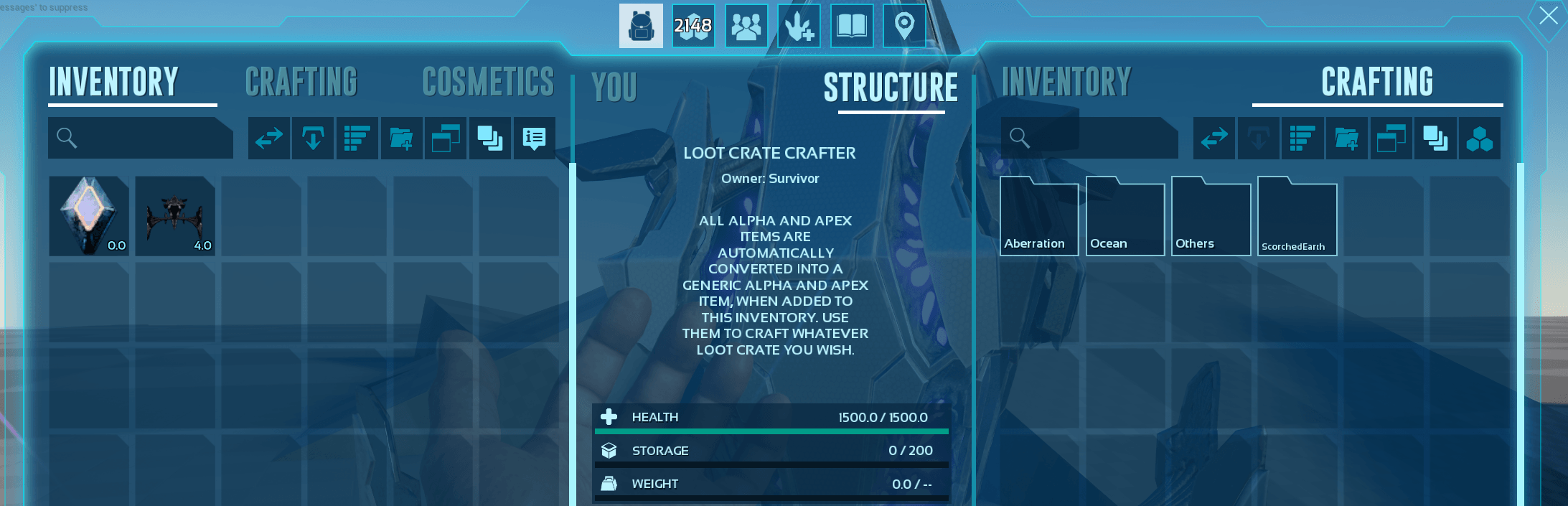Switch to the structure Inventory tab
1568x506 pixels.
pos(1066,82)
